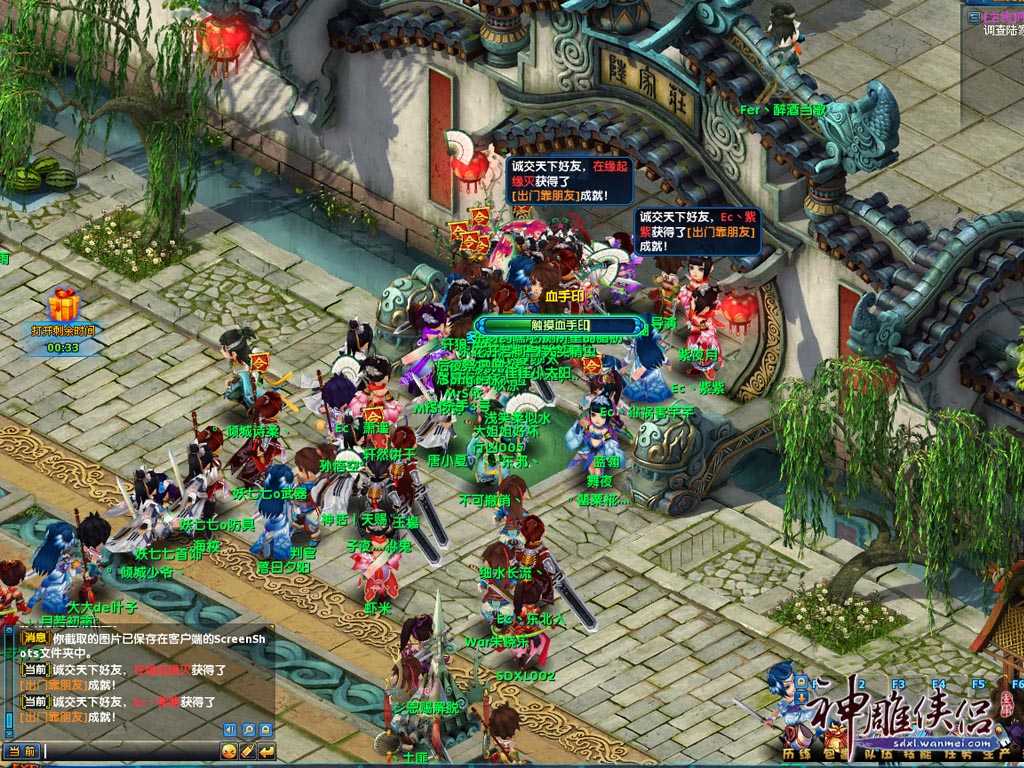1024x768 pixels.
Task: Click the chat pencil icon button
Action: point(248,751)
